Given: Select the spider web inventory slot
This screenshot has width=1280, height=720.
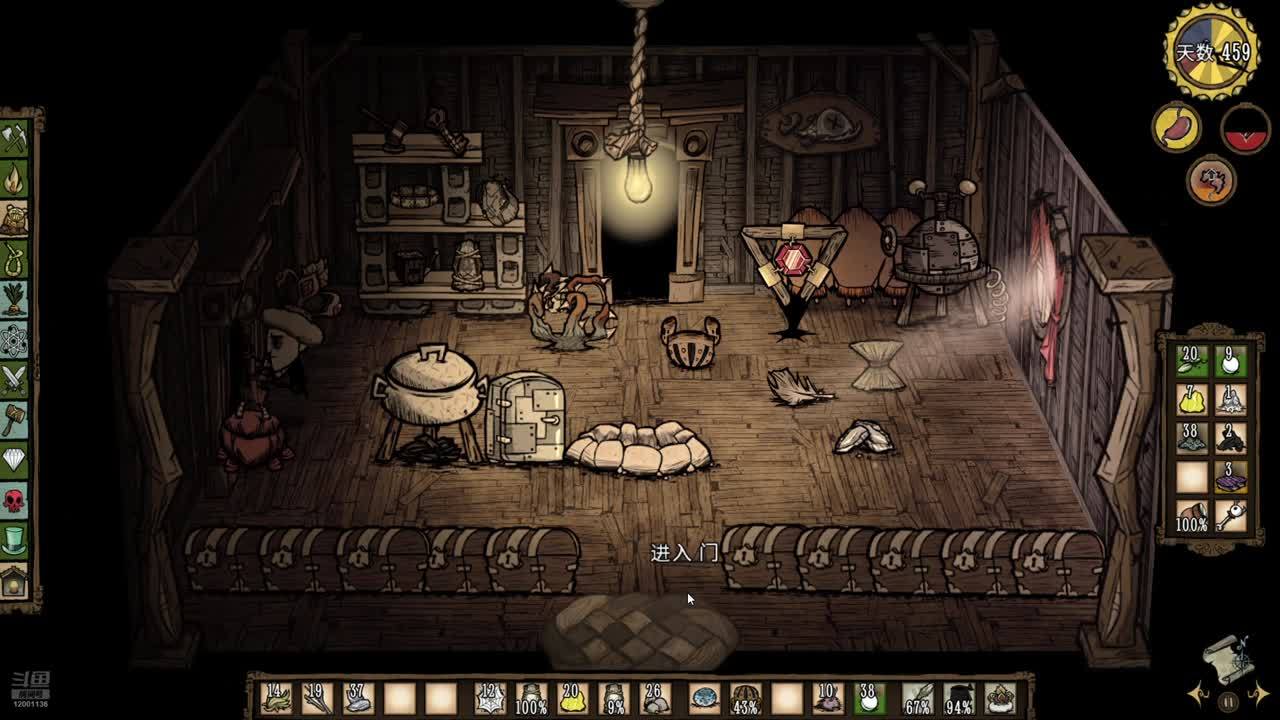Looking at the screenshot, I should point(488,699).
